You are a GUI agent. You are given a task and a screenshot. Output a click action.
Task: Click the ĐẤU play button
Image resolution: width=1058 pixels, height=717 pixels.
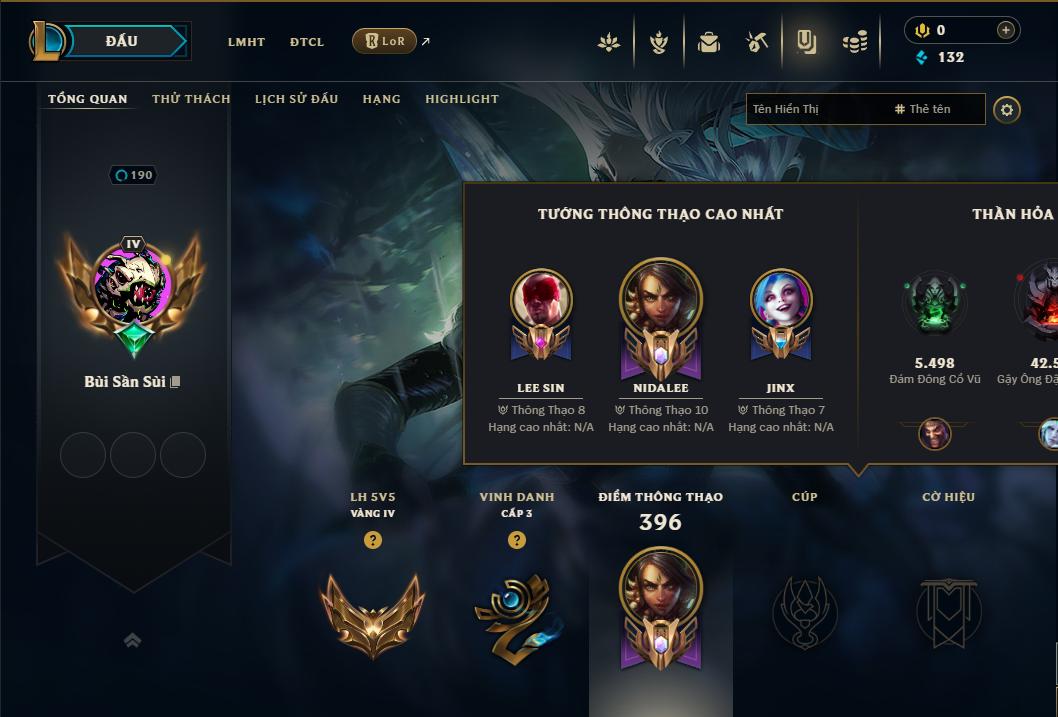(122, 41)
